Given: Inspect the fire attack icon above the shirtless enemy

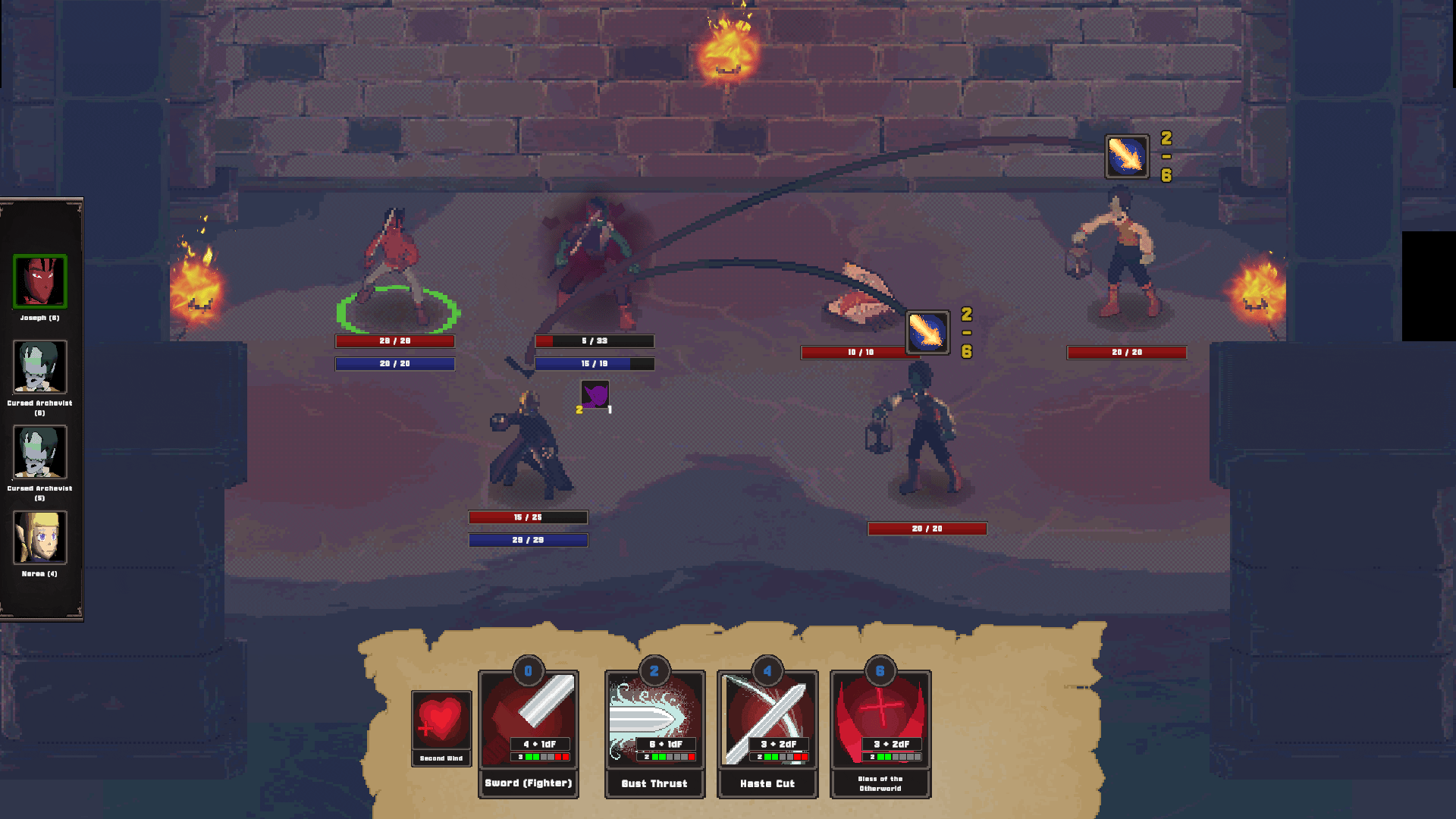Looking at the screenshot, I should tap(1126, 156).
